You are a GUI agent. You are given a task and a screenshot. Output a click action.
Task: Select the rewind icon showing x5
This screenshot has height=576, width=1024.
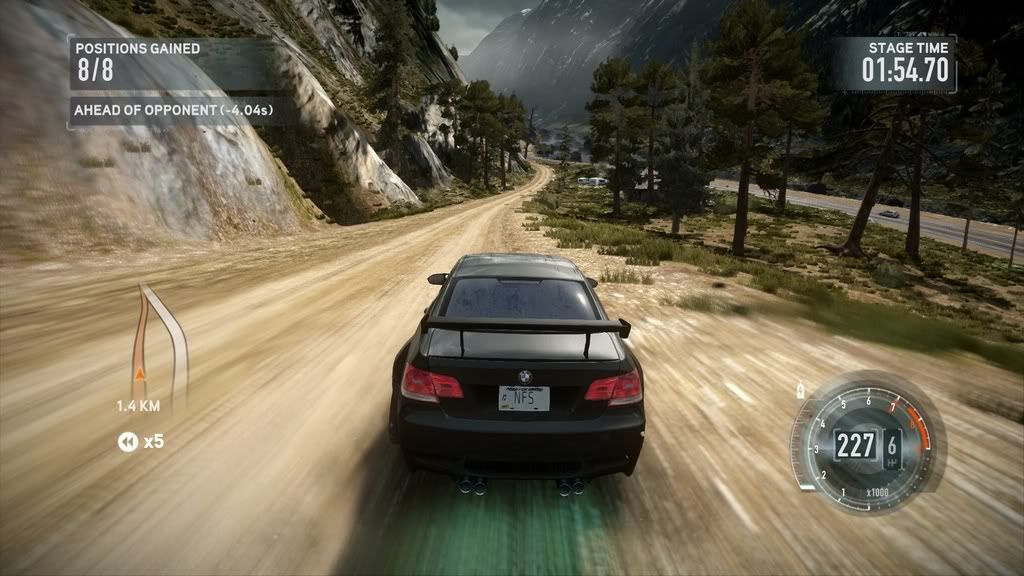pos(128,441)
